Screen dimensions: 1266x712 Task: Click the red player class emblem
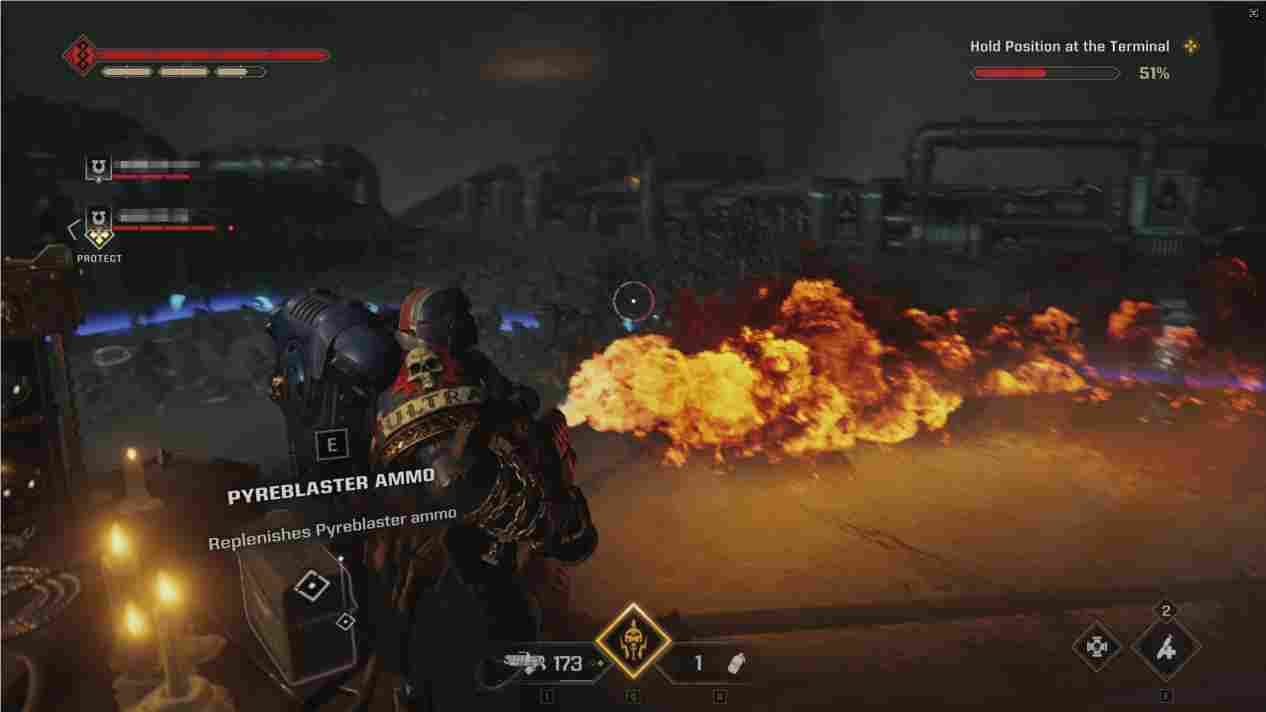pyautogui.click(x=79, y=55)
